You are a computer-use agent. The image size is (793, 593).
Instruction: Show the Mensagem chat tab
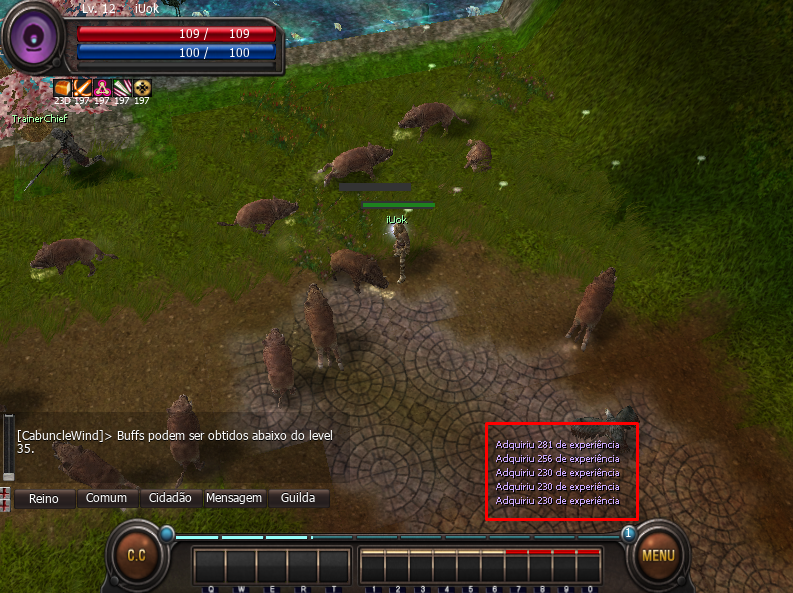click(x=234, y=498)
